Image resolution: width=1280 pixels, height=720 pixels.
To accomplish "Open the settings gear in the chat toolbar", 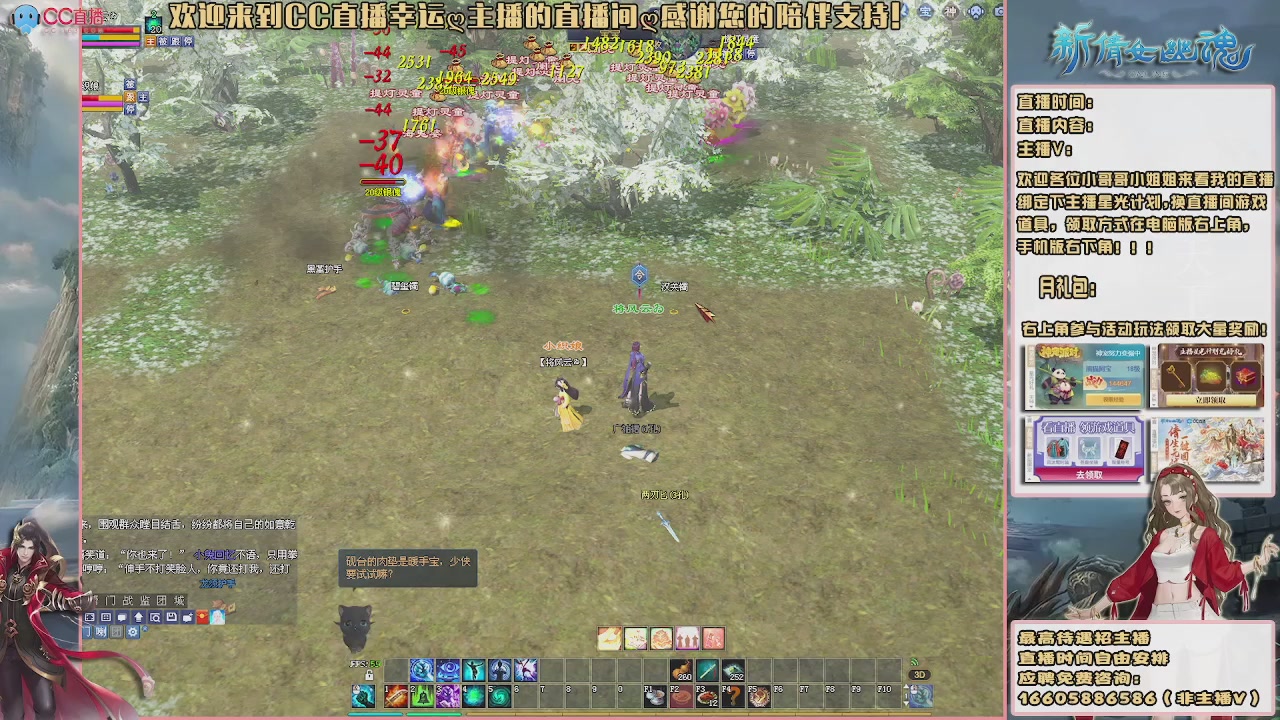I will 133,632.
